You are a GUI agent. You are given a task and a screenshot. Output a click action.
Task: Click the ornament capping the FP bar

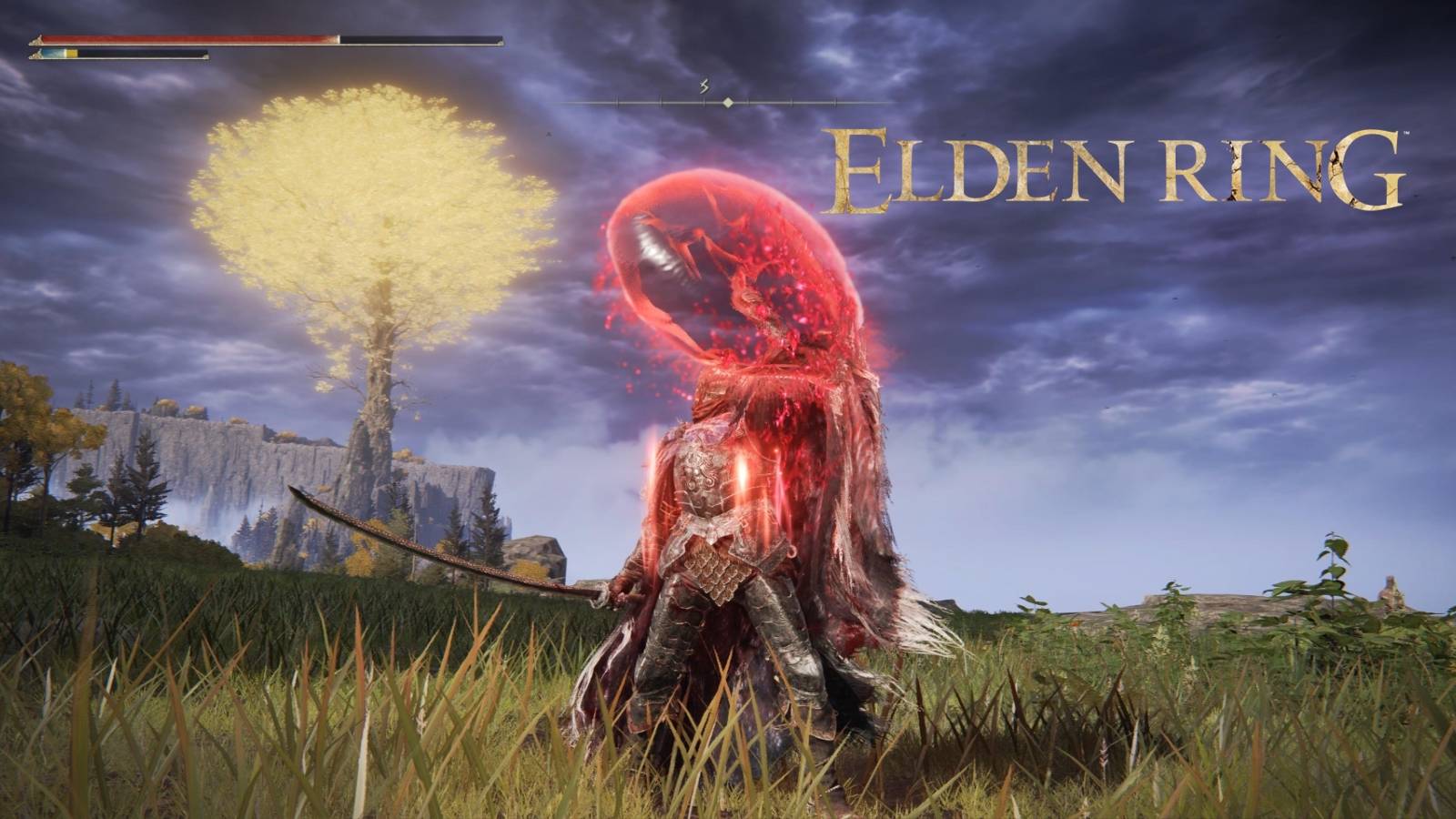pyautogui.click(x=206, y=56)
